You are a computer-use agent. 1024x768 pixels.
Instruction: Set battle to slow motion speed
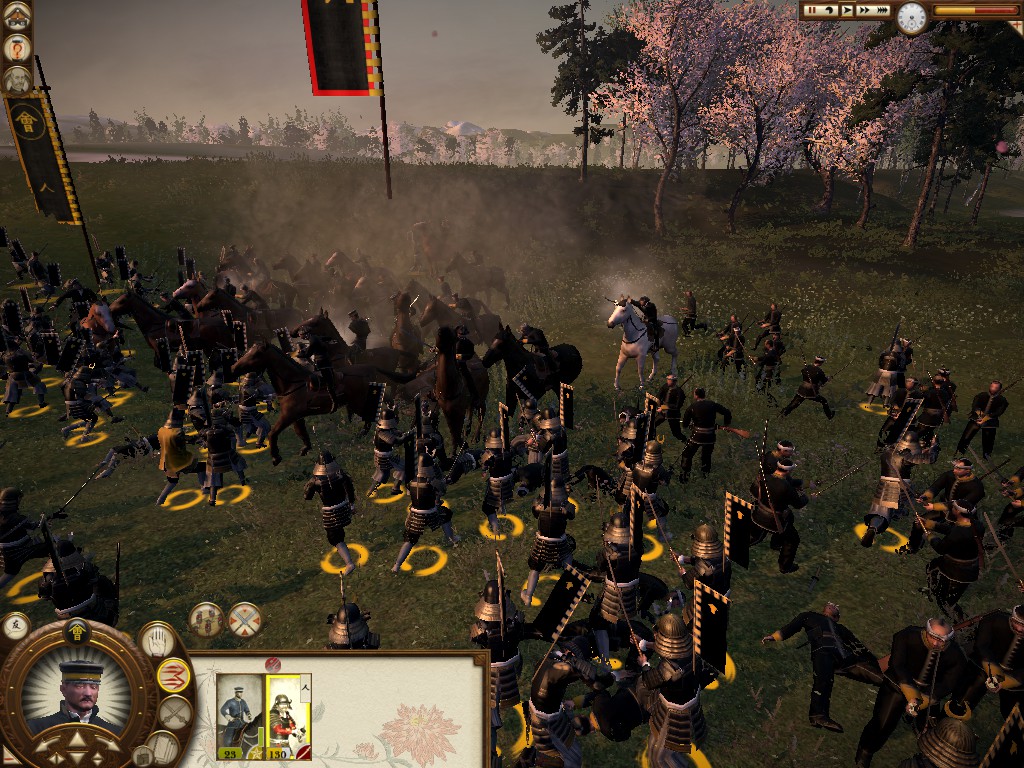click(829, 10)
